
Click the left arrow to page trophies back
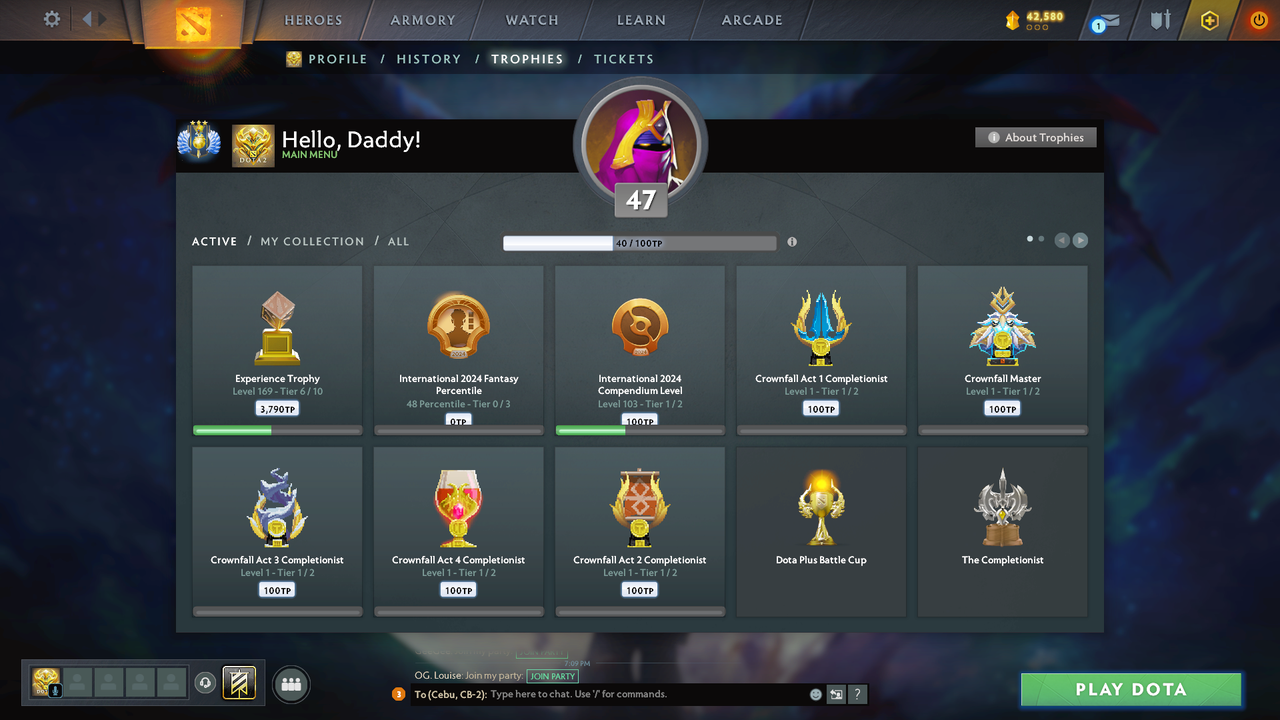coord(1061,240)
